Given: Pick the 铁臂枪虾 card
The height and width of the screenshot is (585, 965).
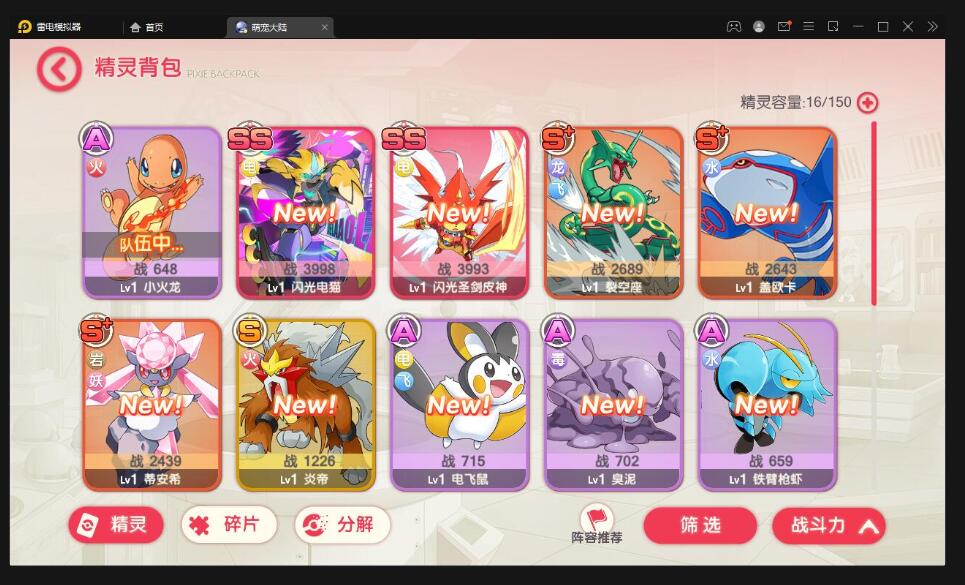Looking at the screenshot, I should click(766, 404).
